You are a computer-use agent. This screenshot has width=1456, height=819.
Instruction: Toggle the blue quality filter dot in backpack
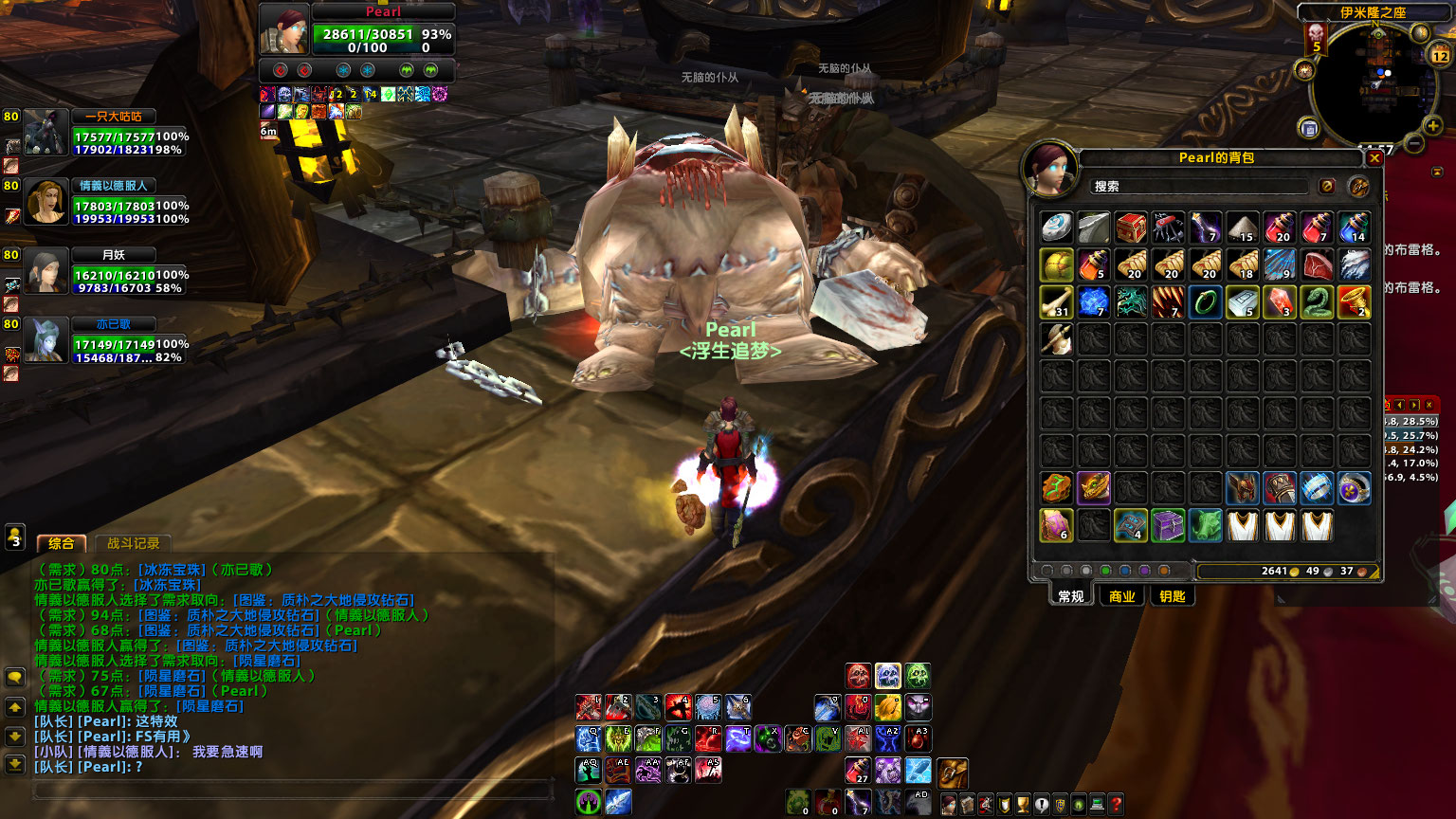(1126, 570)
